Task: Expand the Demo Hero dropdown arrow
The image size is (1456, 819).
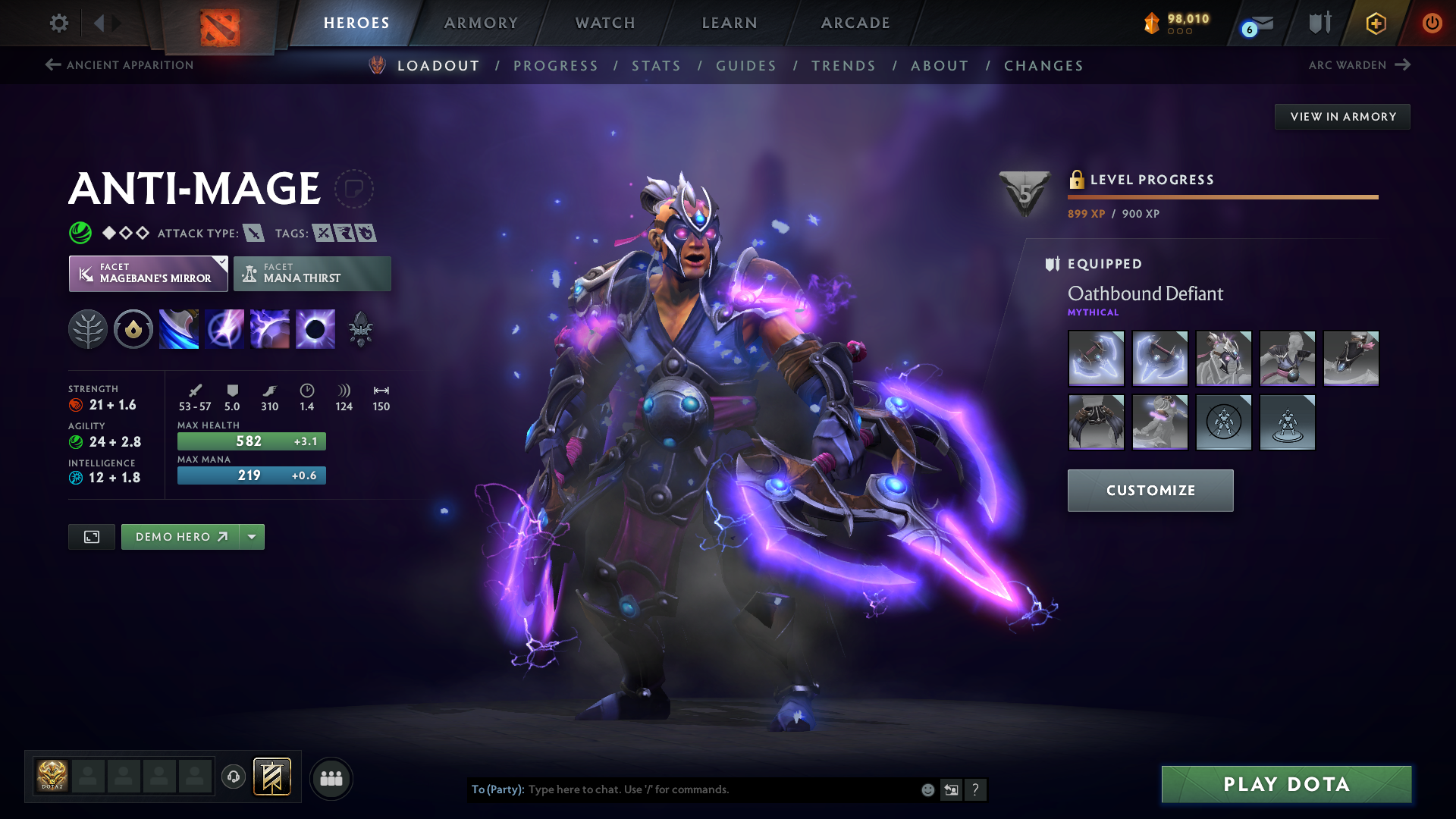Action: pyautogui.click(x=252, y=537)
